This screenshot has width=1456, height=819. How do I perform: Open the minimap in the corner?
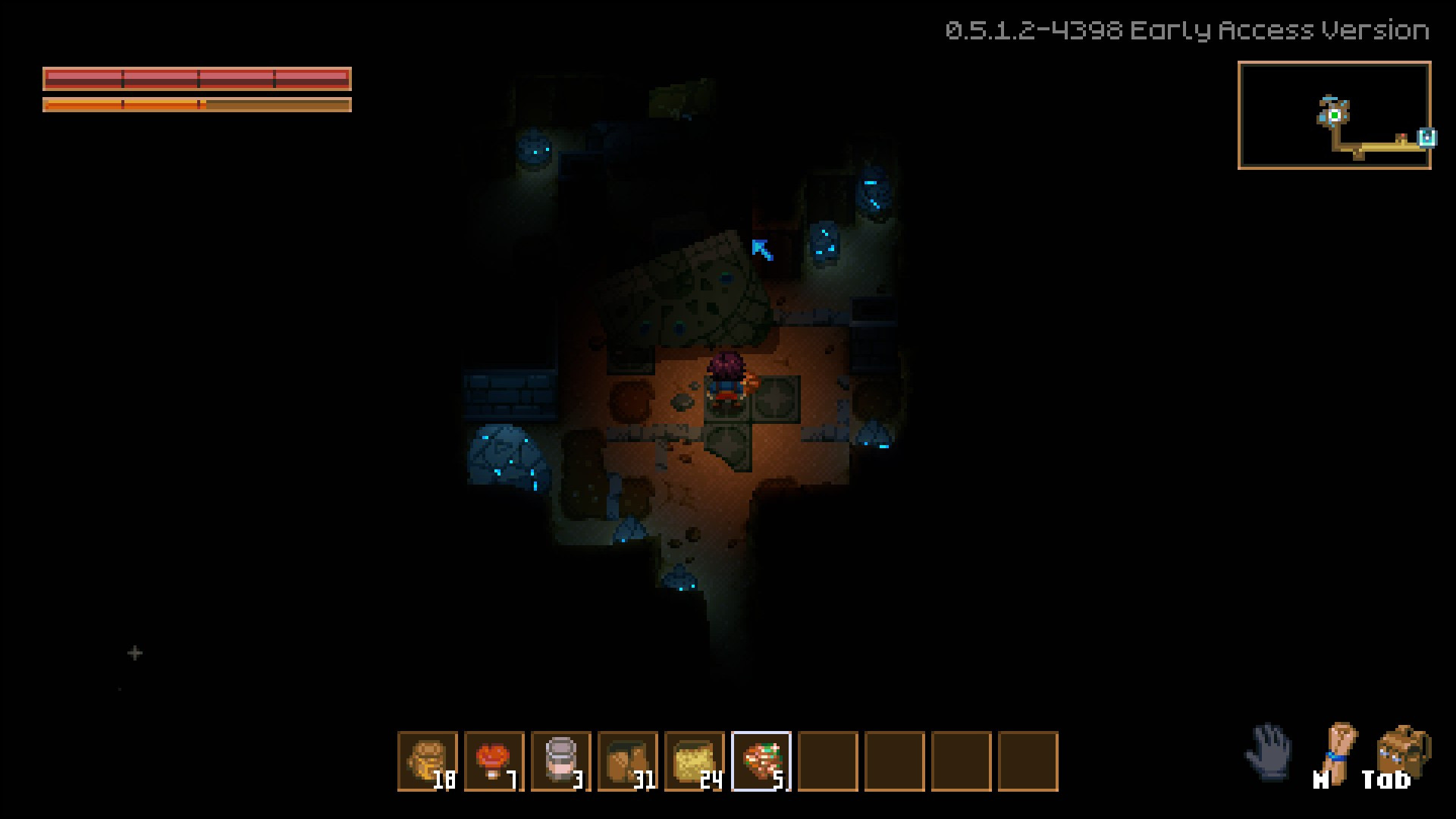click(1334, 115)
